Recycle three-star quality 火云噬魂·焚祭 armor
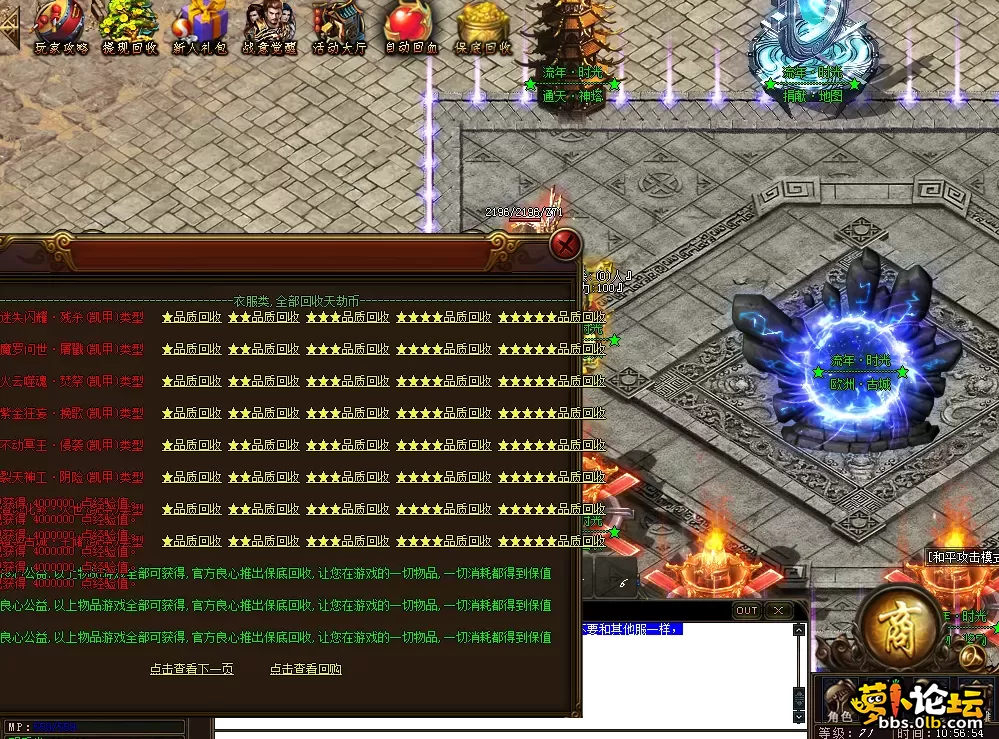Image resolution: width=999 pixels, height=739 pixels. [x=347, y=382]
